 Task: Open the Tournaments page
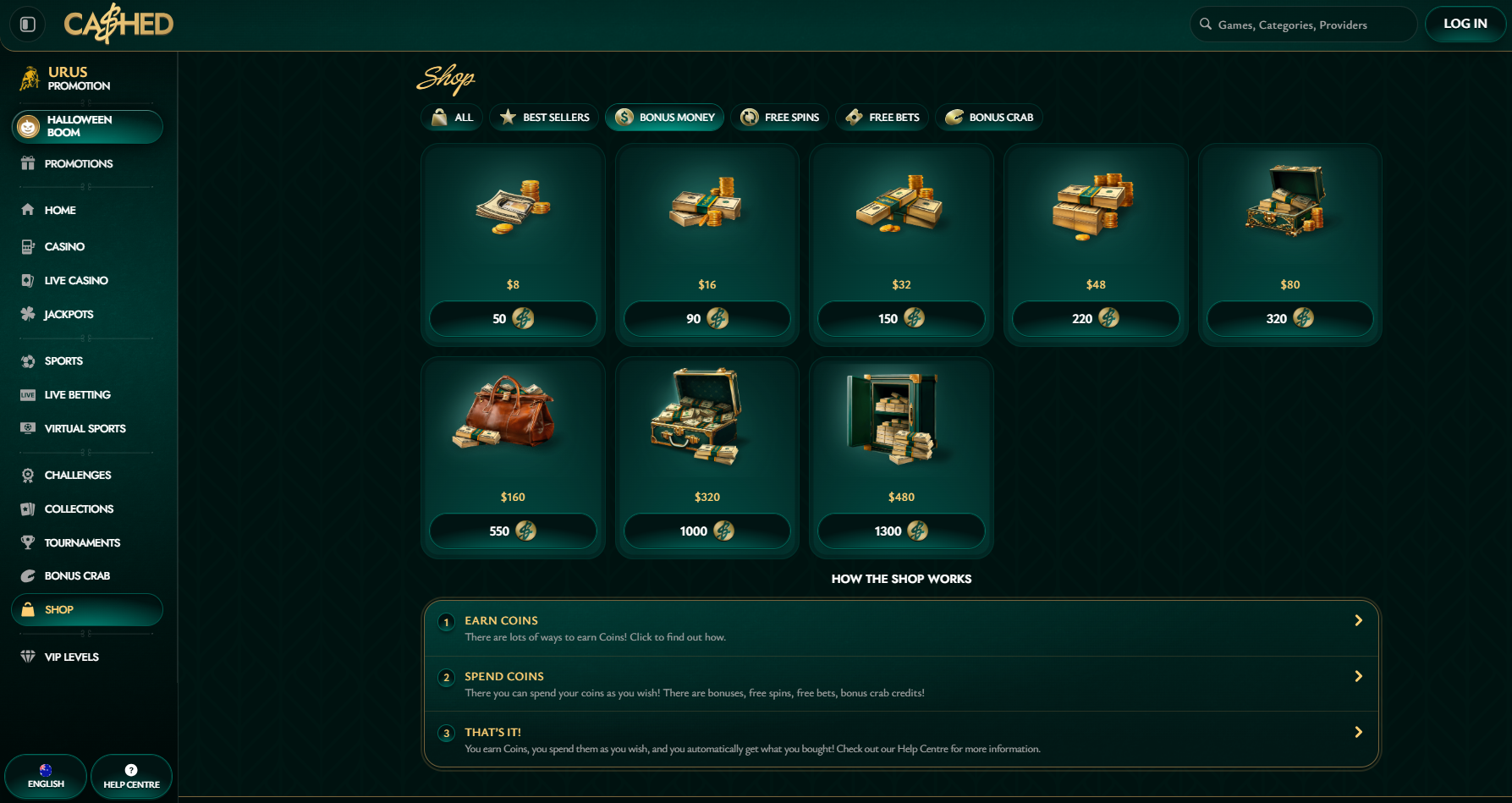click(82, 543)
